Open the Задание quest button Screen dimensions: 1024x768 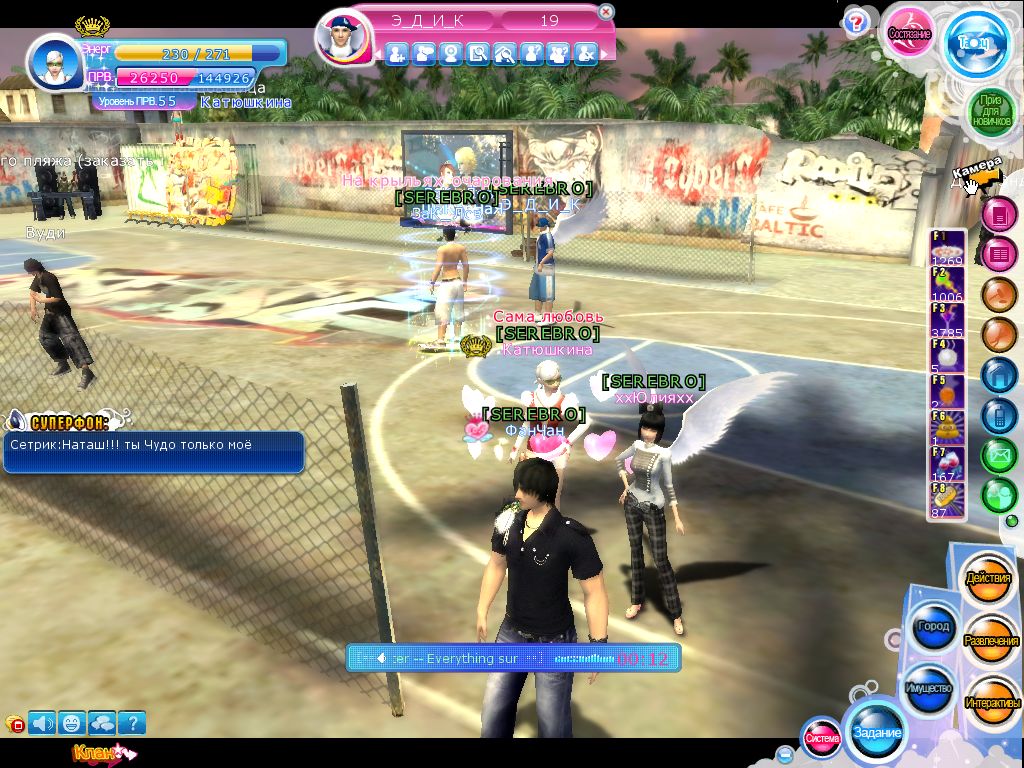click(x=876, y=732)
